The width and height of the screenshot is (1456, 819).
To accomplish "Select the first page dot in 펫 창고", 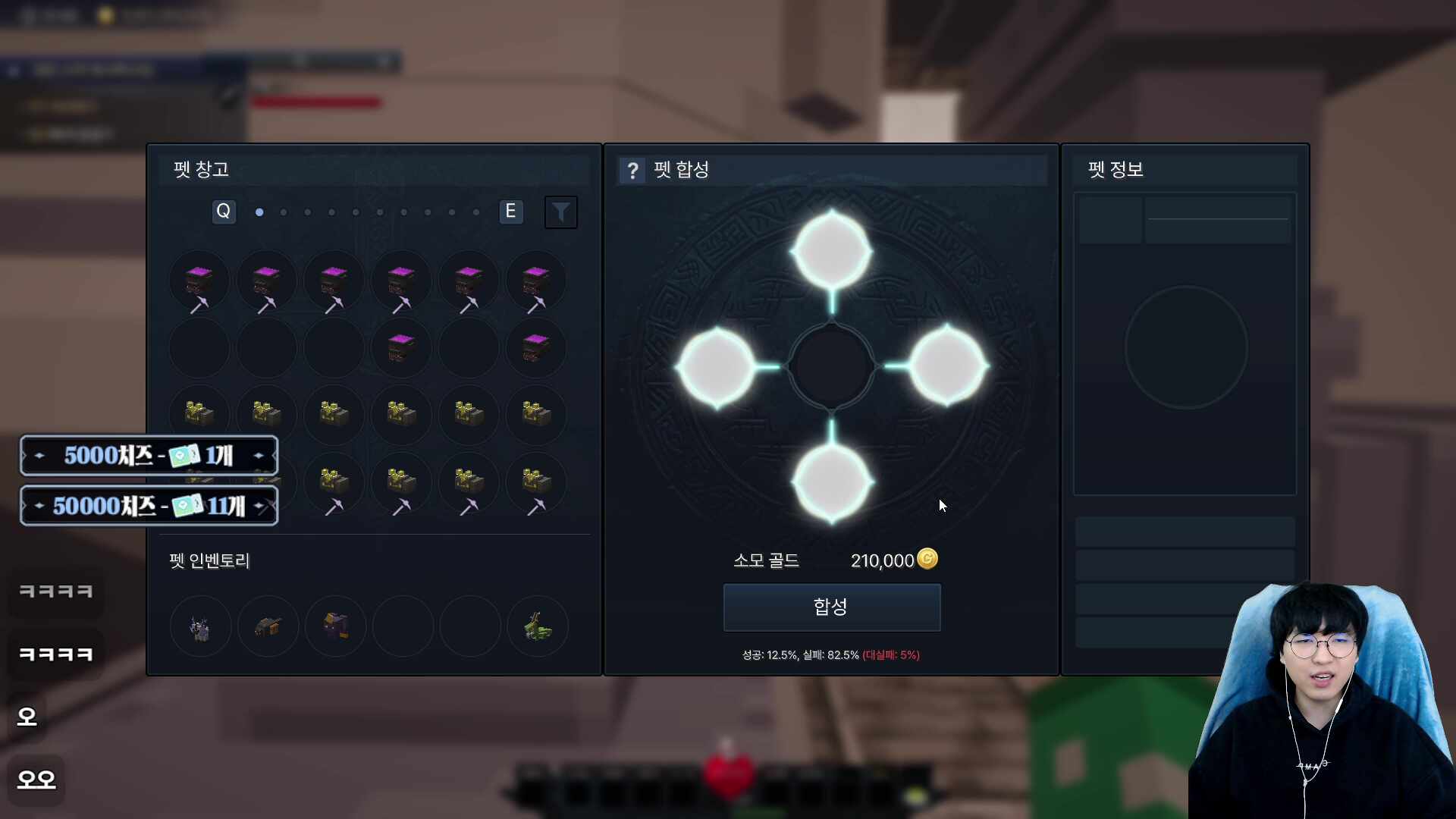I will pos(259,213).
